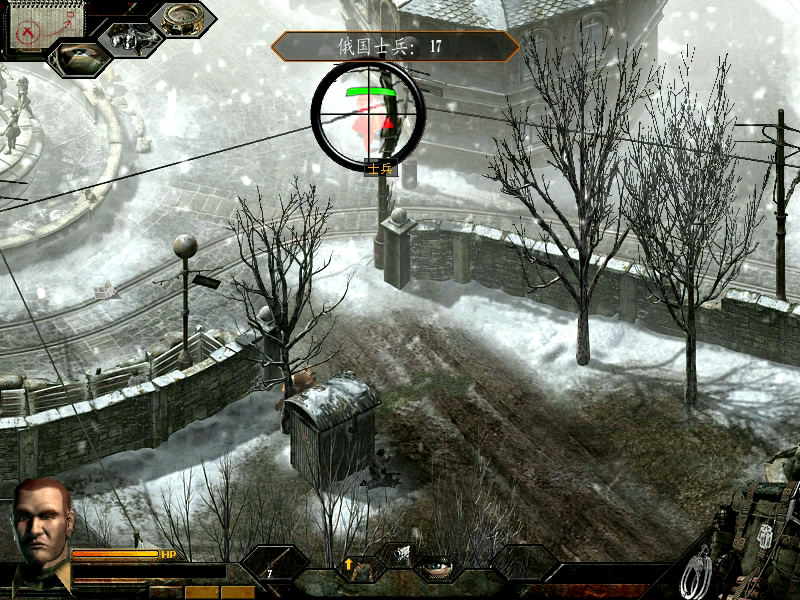Image resolution: width=800 pixels, height=600 pixels.
Task: Click the empty hexagon slot right of the eye
Action: coord(523,562)
